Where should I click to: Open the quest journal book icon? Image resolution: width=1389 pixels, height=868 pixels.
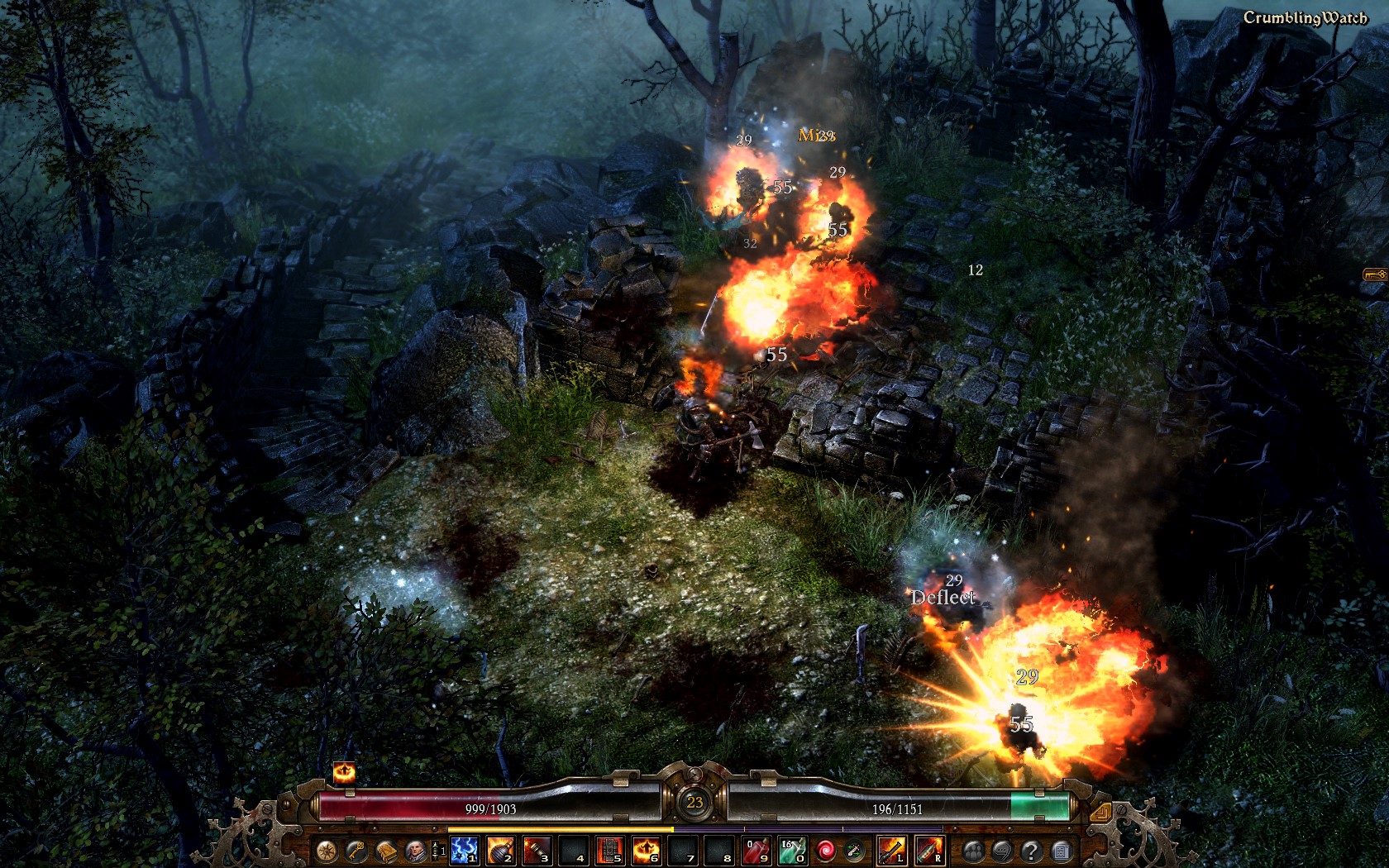click(385, 851)
